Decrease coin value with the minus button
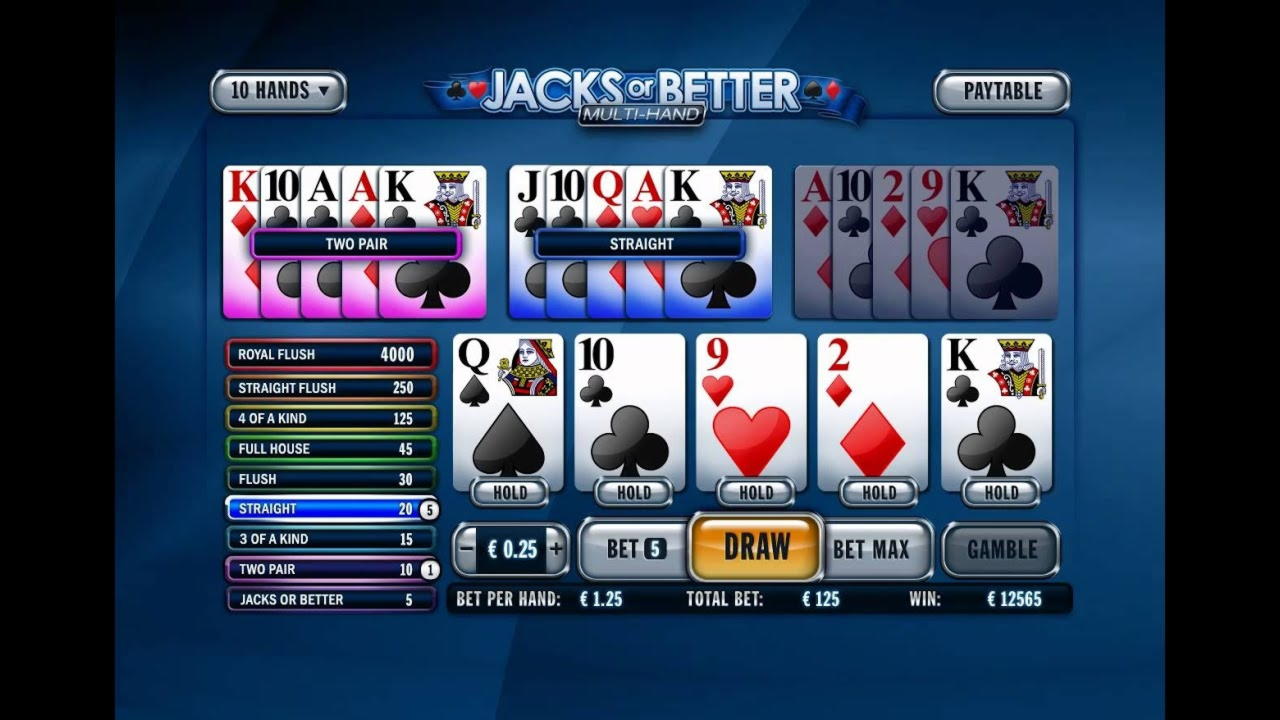 (466, 549)
